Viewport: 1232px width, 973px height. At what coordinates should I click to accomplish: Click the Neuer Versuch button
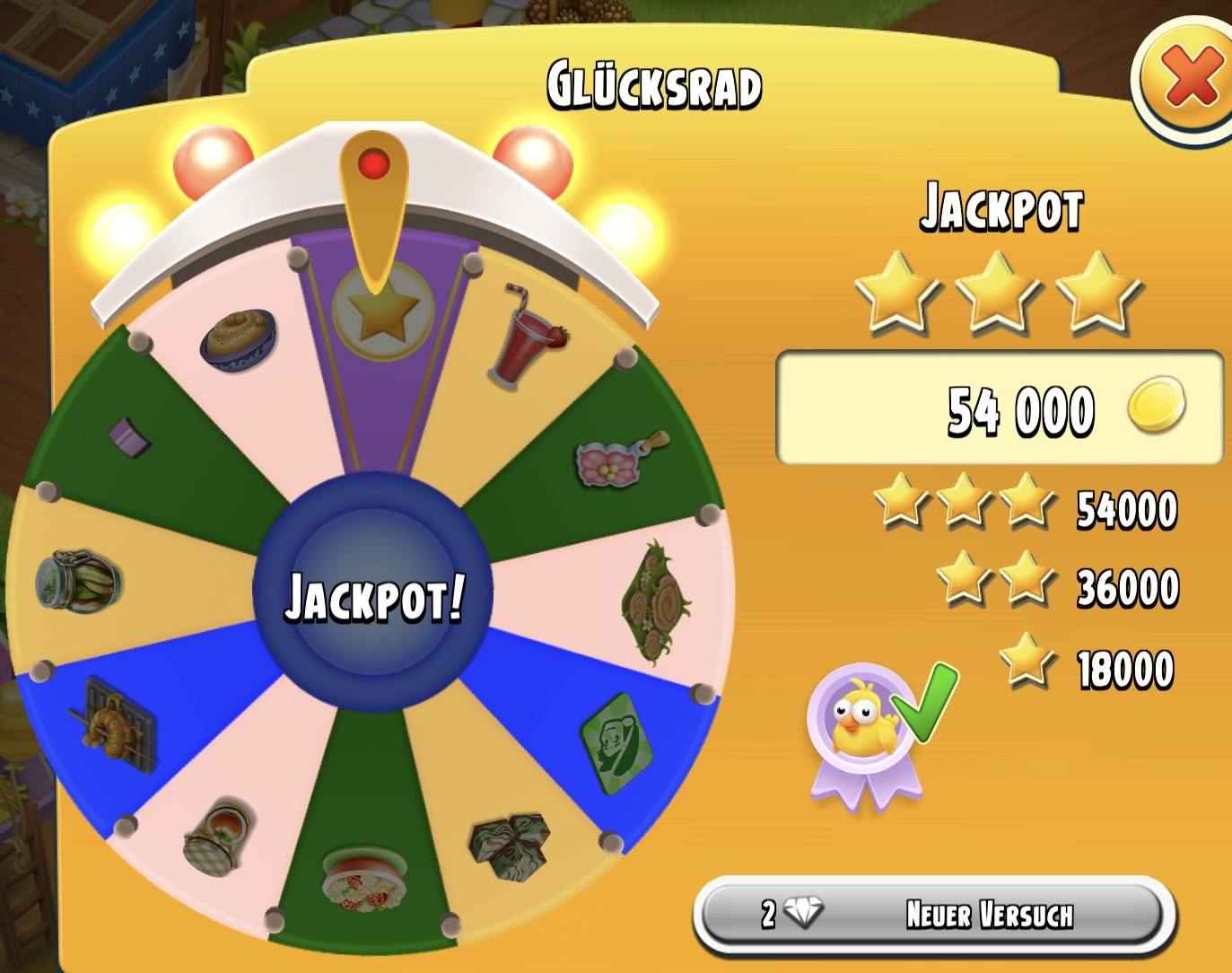point(934,915)
